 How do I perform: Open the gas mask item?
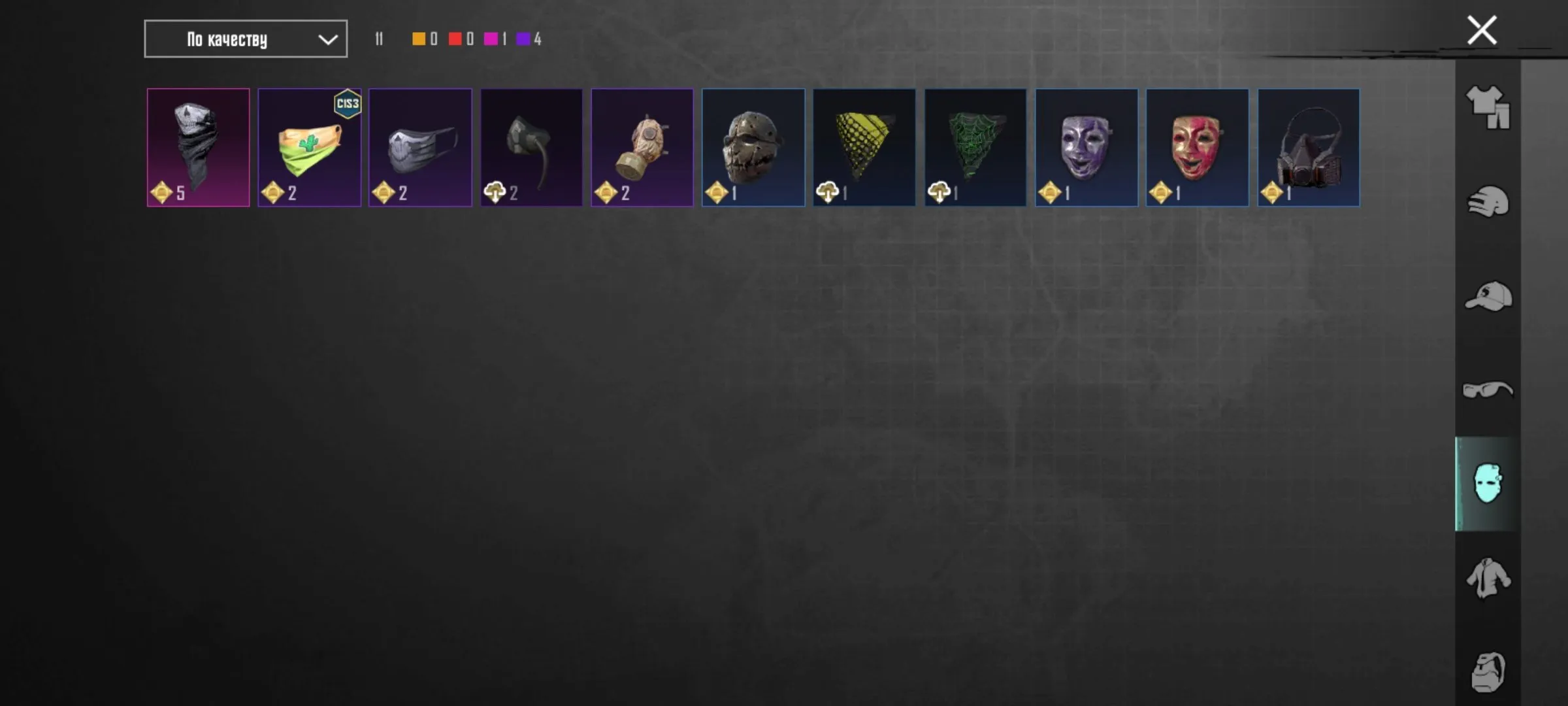[642, 146]
